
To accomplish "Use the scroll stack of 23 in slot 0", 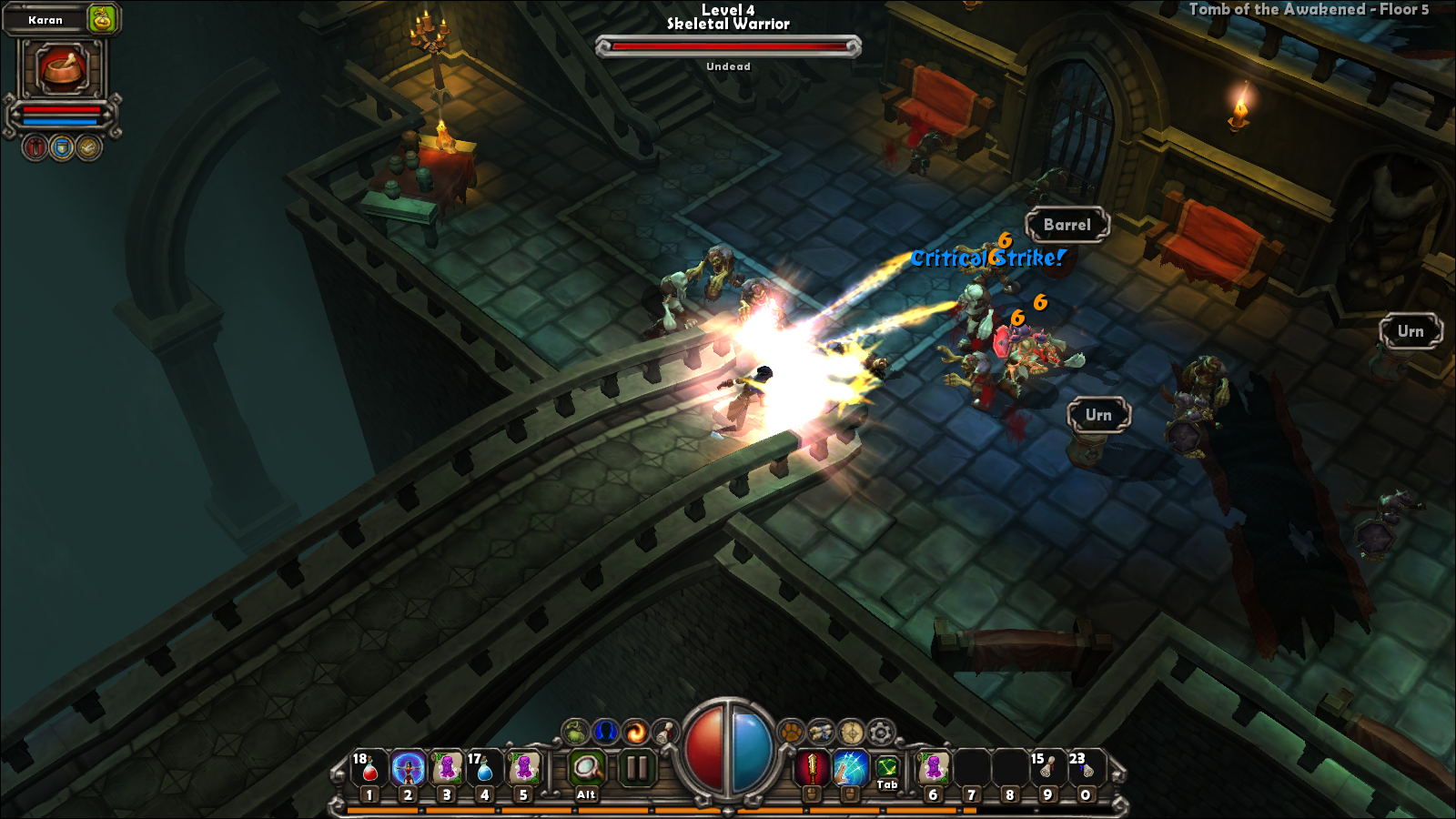I will pyautogui.click(x=1085, y=769).
